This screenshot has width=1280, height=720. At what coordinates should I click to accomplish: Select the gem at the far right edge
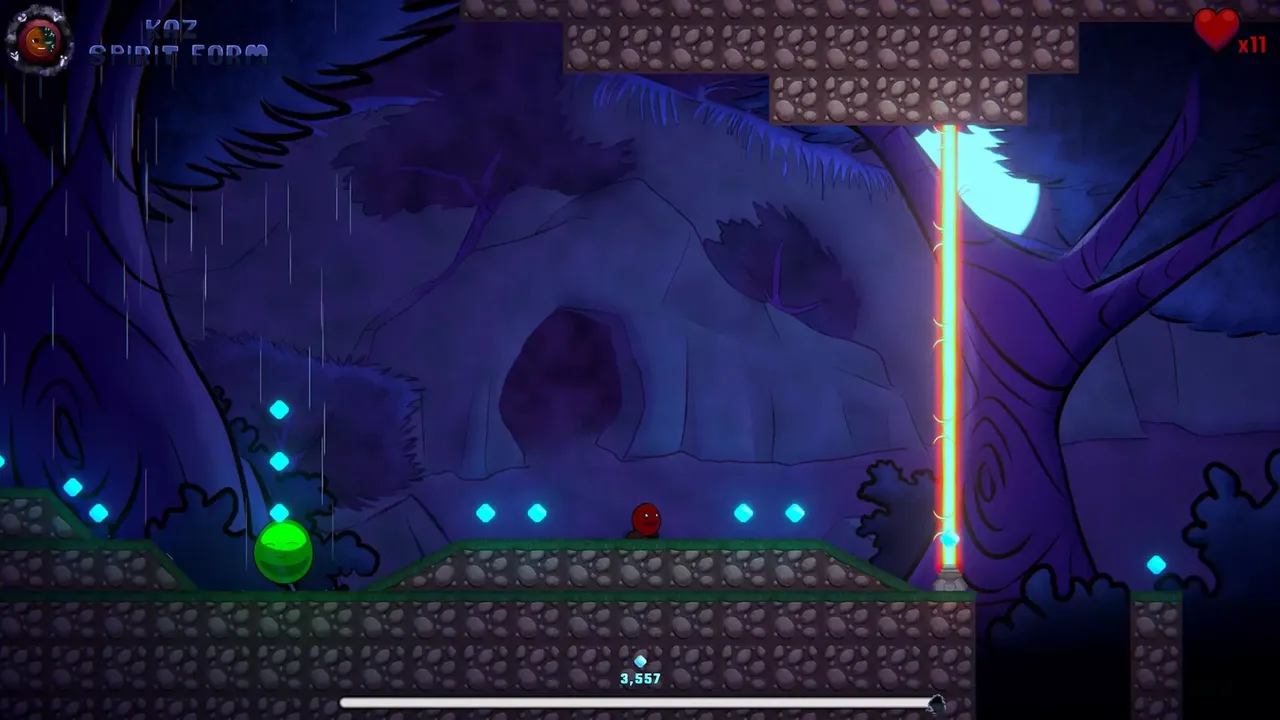[x=1157, y=563]
